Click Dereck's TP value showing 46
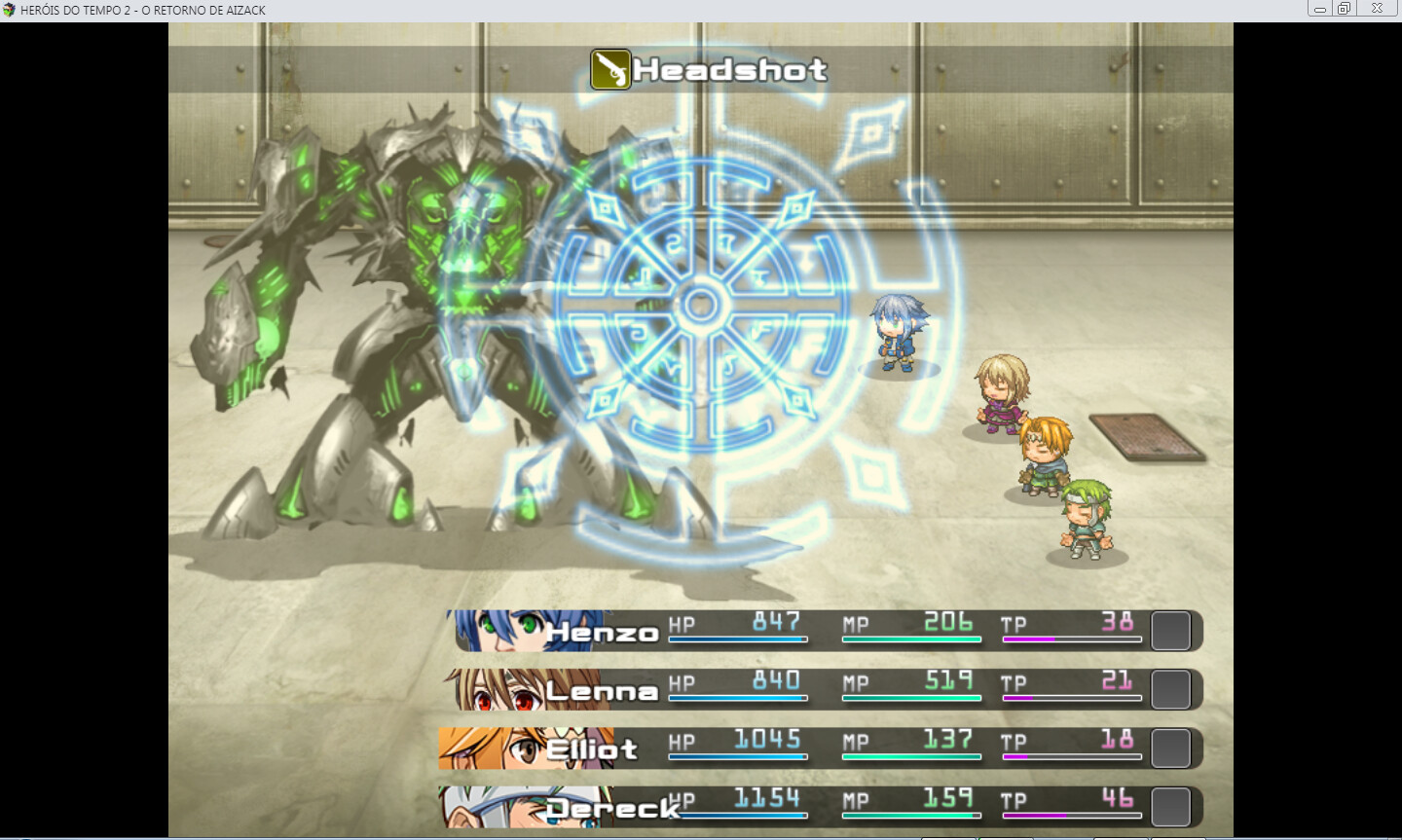Screen dimensions: 1402x840 tap(1115, 796)
